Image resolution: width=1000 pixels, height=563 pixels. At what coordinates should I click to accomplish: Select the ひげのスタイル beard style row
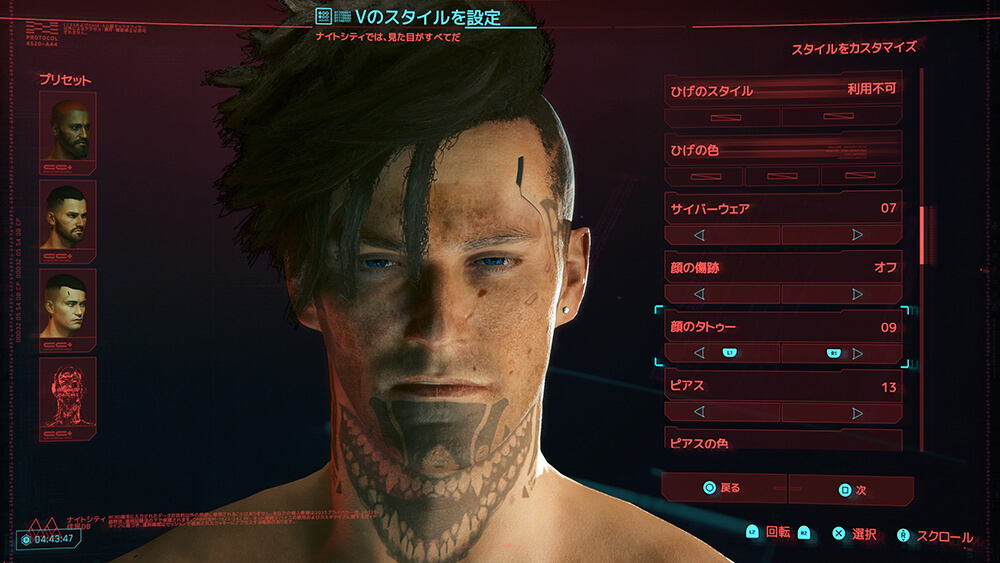(x=783, y=89)
